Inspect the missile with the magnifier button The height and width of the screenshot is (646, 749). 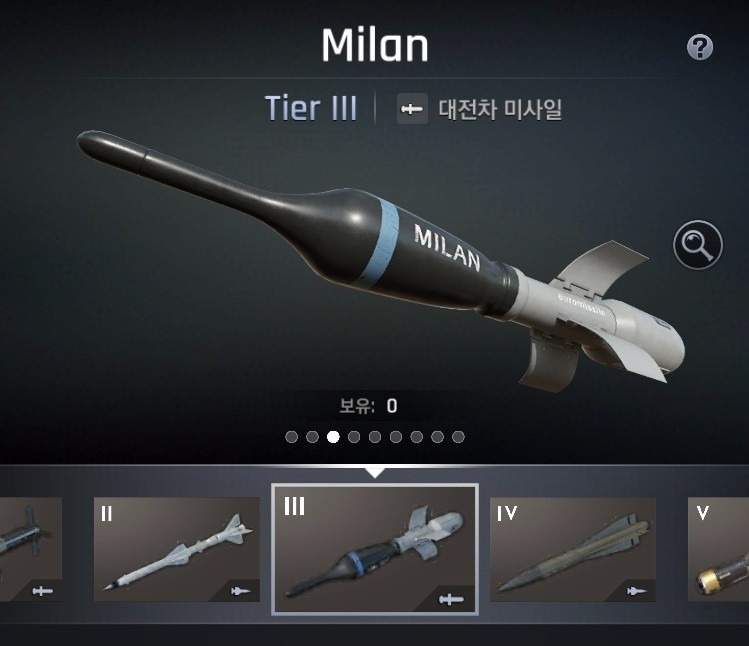click(697, 244)
